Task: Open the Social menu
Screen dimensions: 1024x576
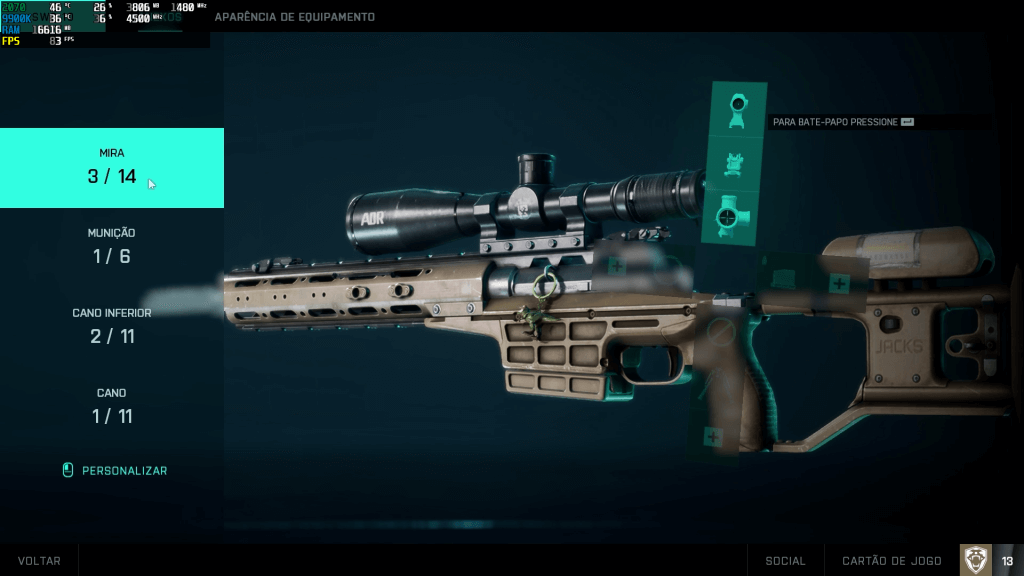Action: pyautogui.click(x=785, y=561)
